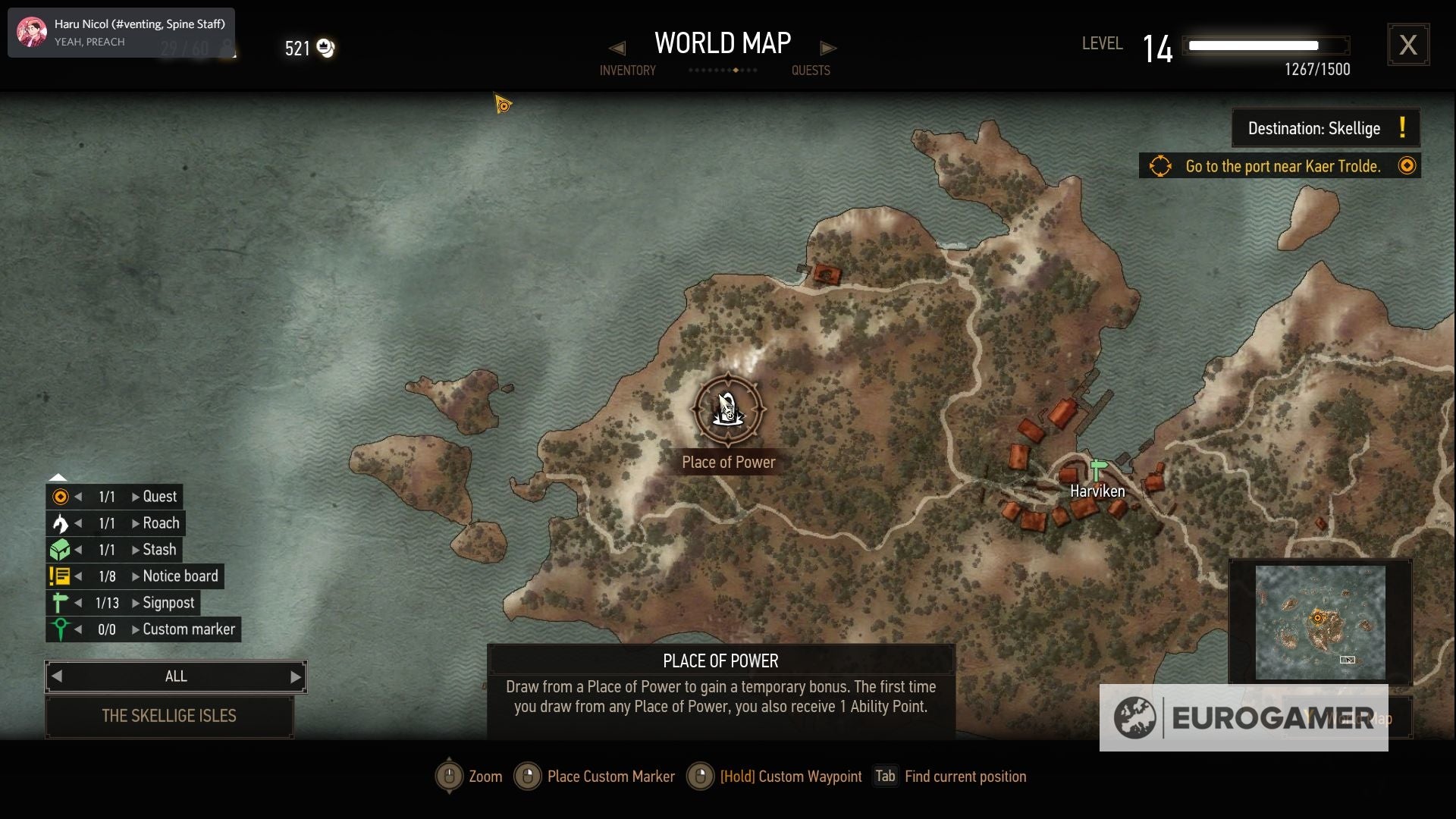Click the level experience progress bar
Image resolution: width=1456 pixels, height=819 pixels.
tap(1265, 45)
